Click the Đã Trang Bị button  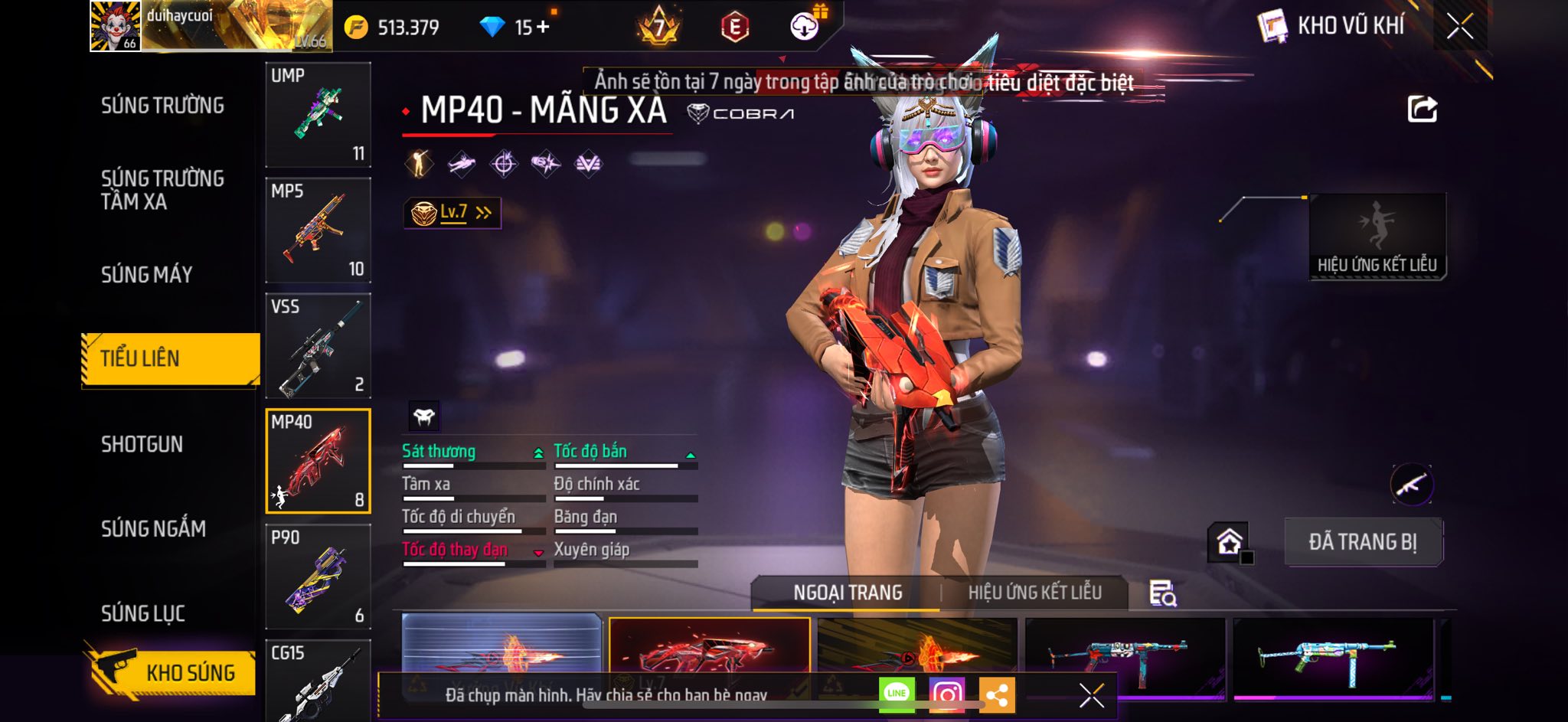click(1363, 542)
